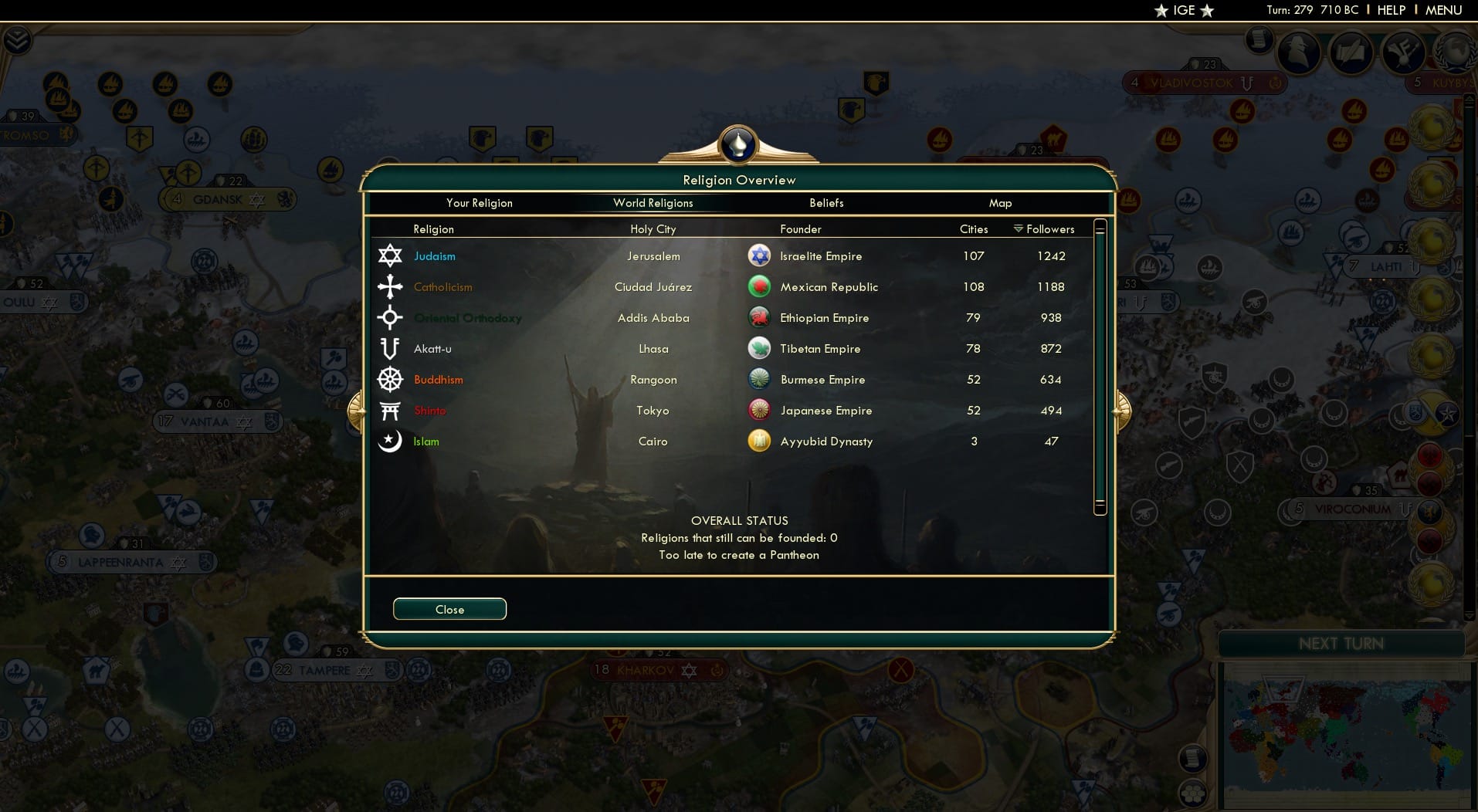Click the Mexican Republic founder emblem
The image size is (1478, 812).
point(760,286)
